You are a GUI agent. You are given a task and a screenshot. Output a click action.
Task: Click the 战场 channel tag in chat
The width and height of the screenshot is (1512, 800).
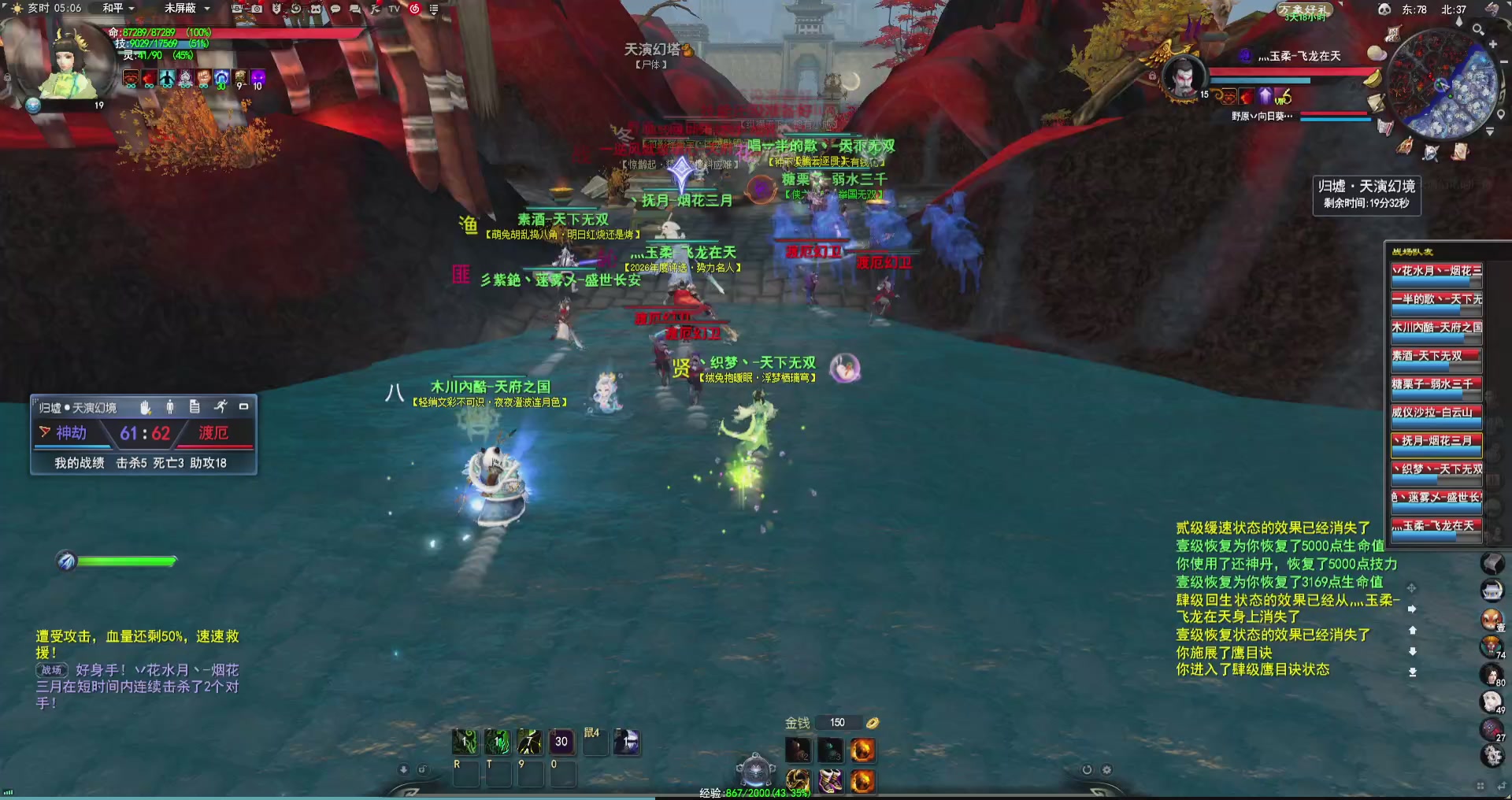52,670
